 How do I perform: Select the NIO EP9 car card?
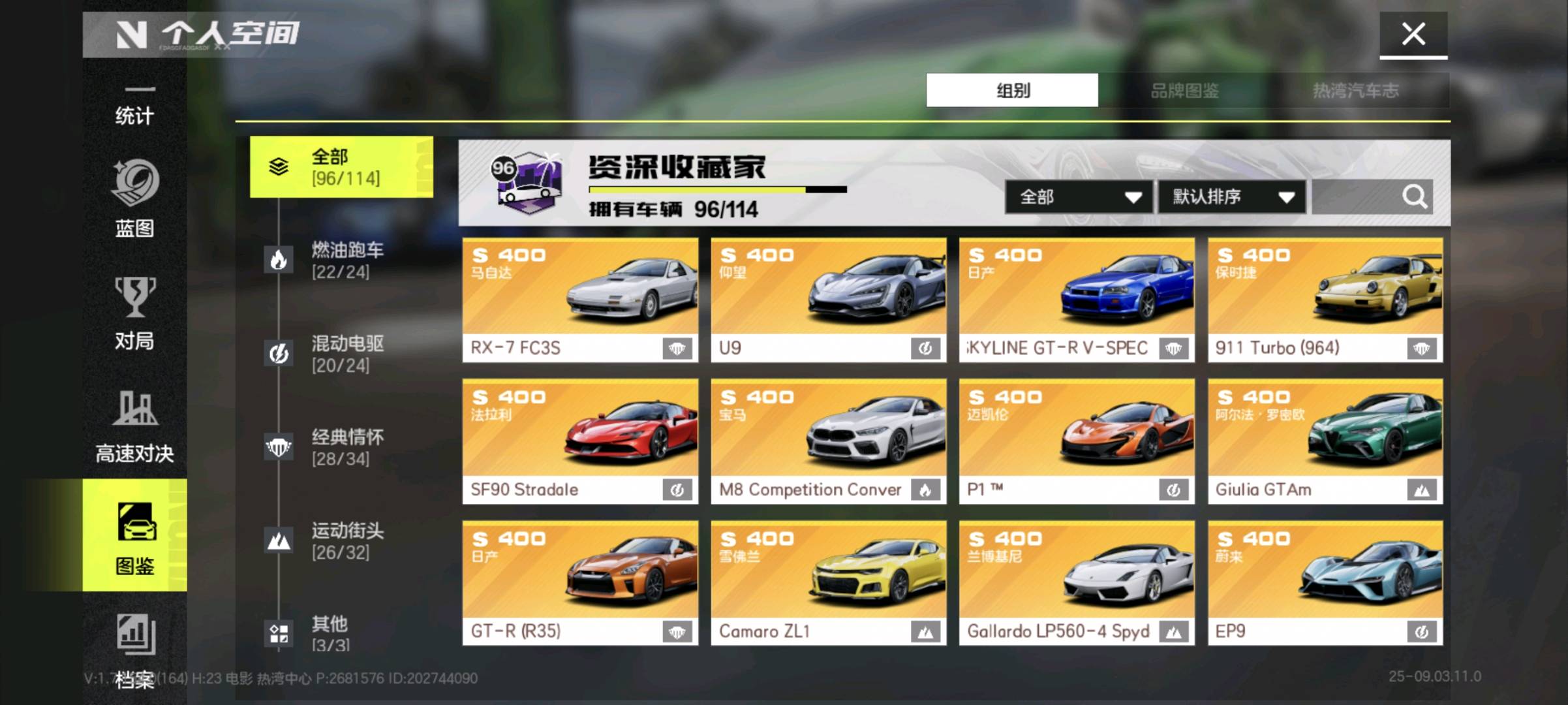[x=1325, y=583]
